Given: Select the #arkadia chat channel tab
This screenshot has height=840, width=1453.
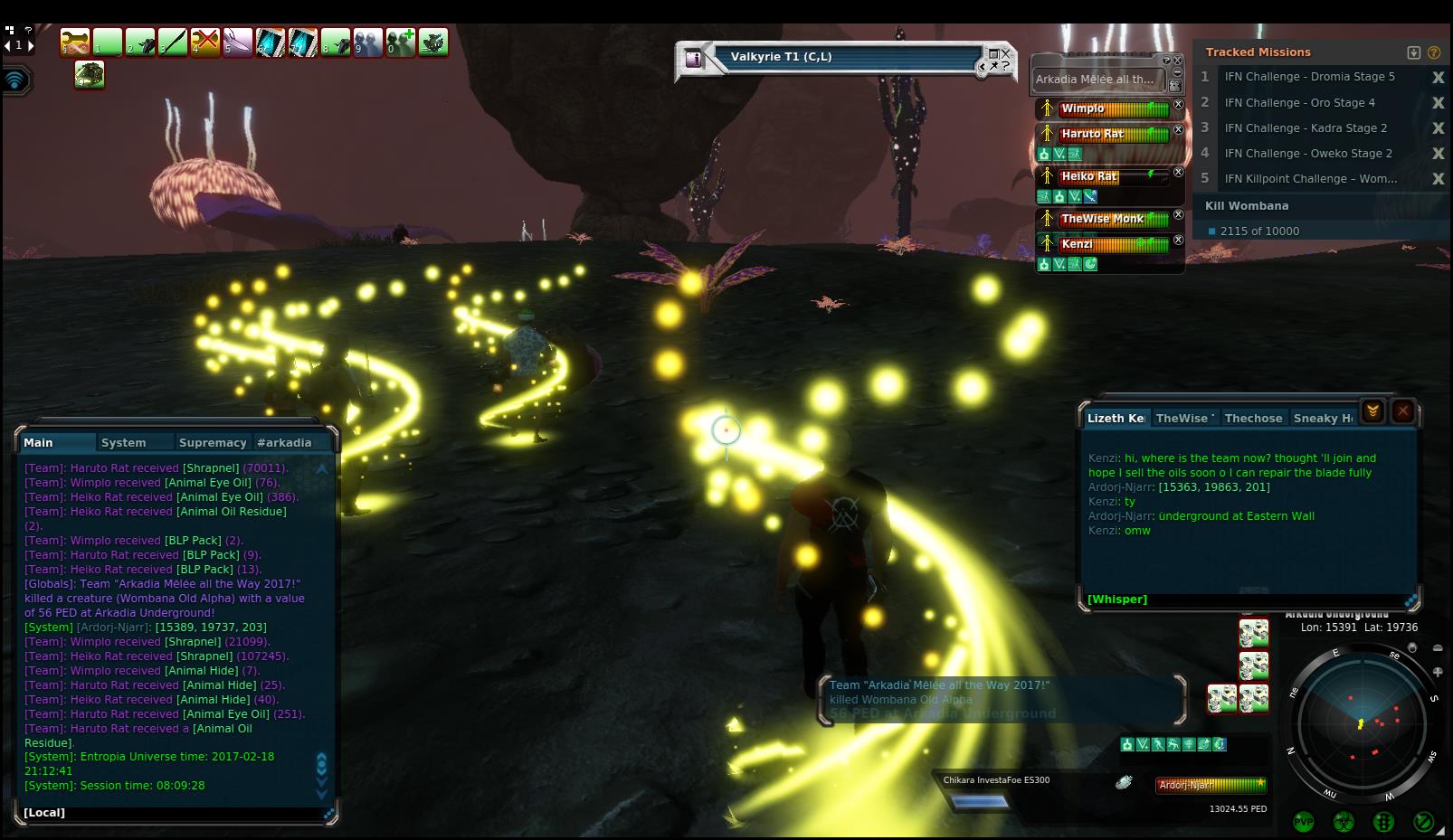Looking at the screenshot, I should [284, 443].
